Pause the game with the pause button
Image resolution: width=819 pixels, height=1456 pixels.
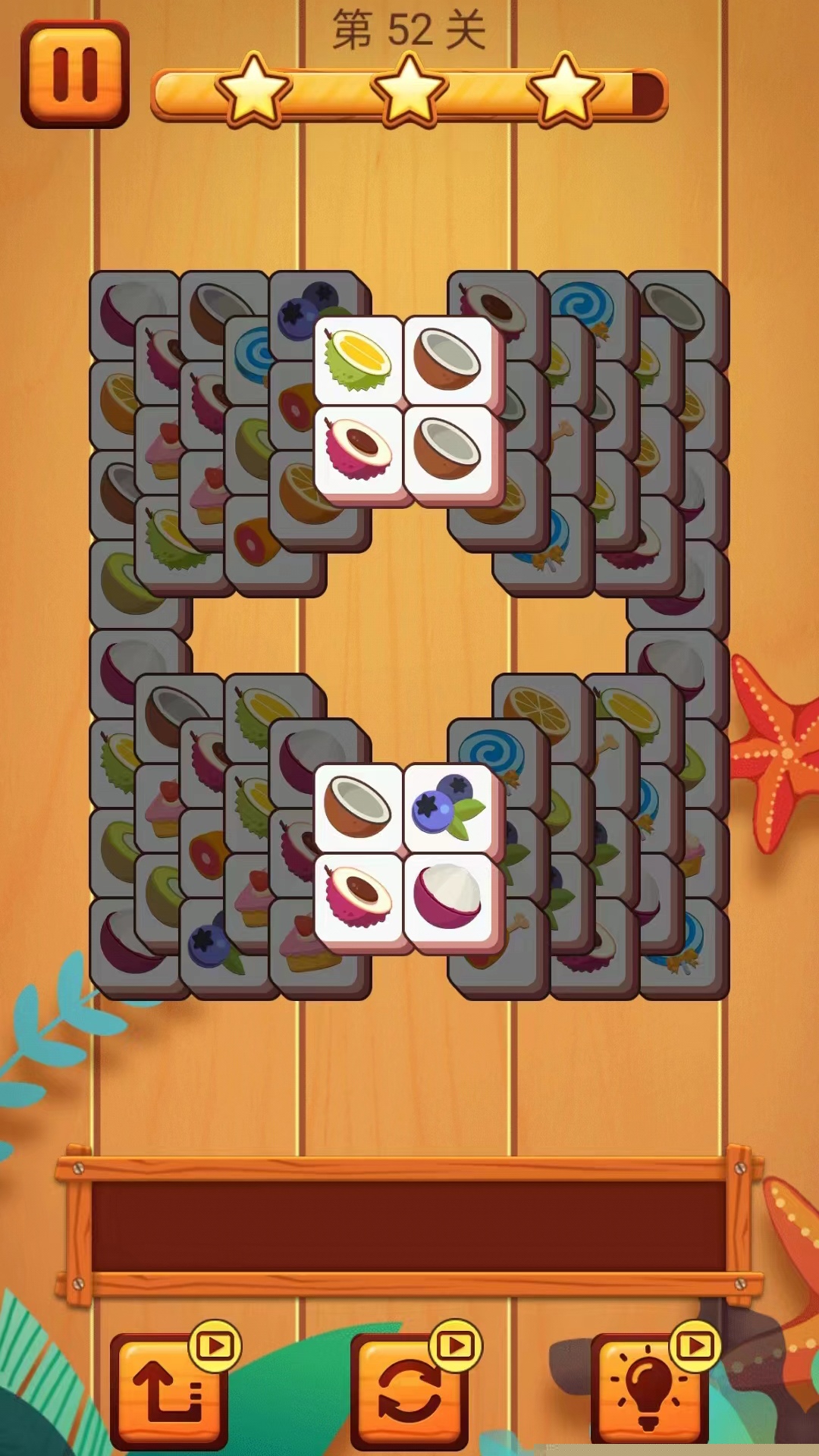[x=75, y=74]
